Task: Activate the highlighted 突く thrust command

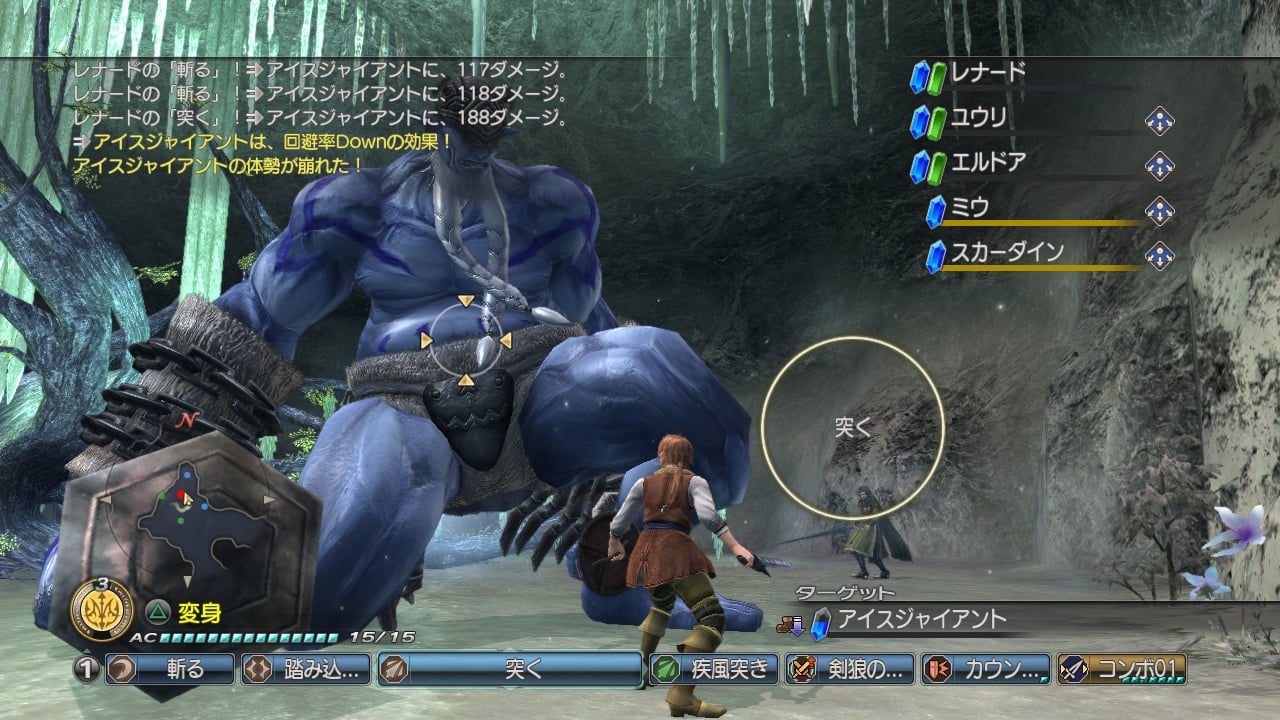Action: (x=510, y=669)
